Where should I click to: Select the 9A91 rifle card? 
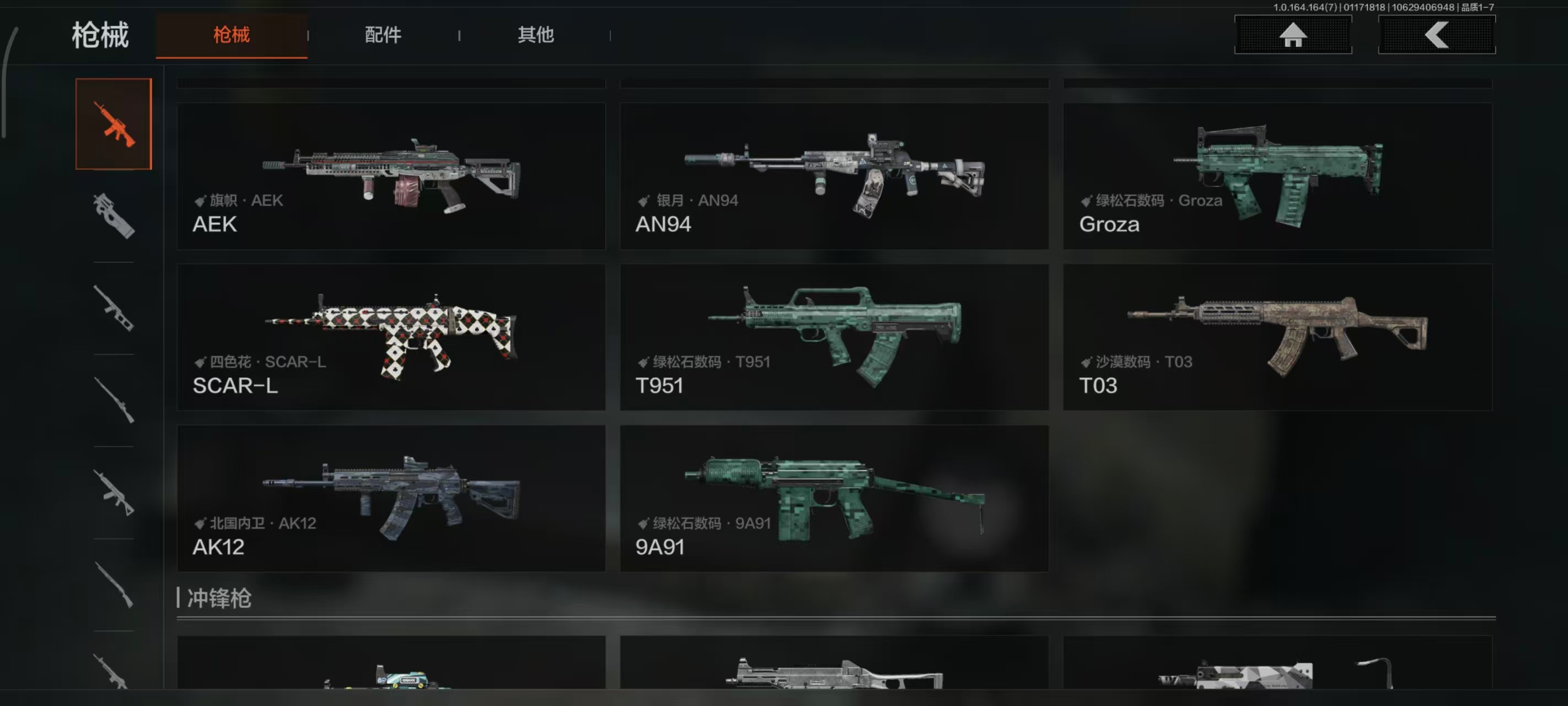[834, 498]
